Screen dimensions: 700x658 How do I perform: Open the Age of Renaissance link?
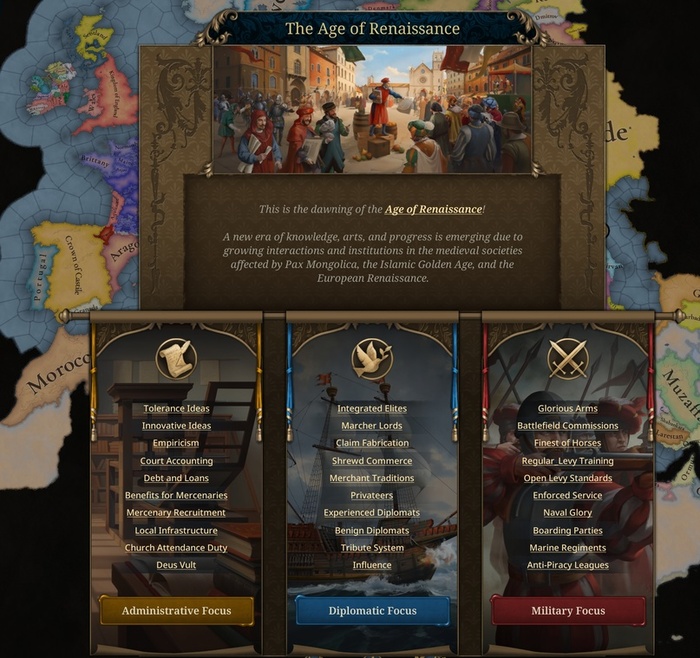(433, 209)
